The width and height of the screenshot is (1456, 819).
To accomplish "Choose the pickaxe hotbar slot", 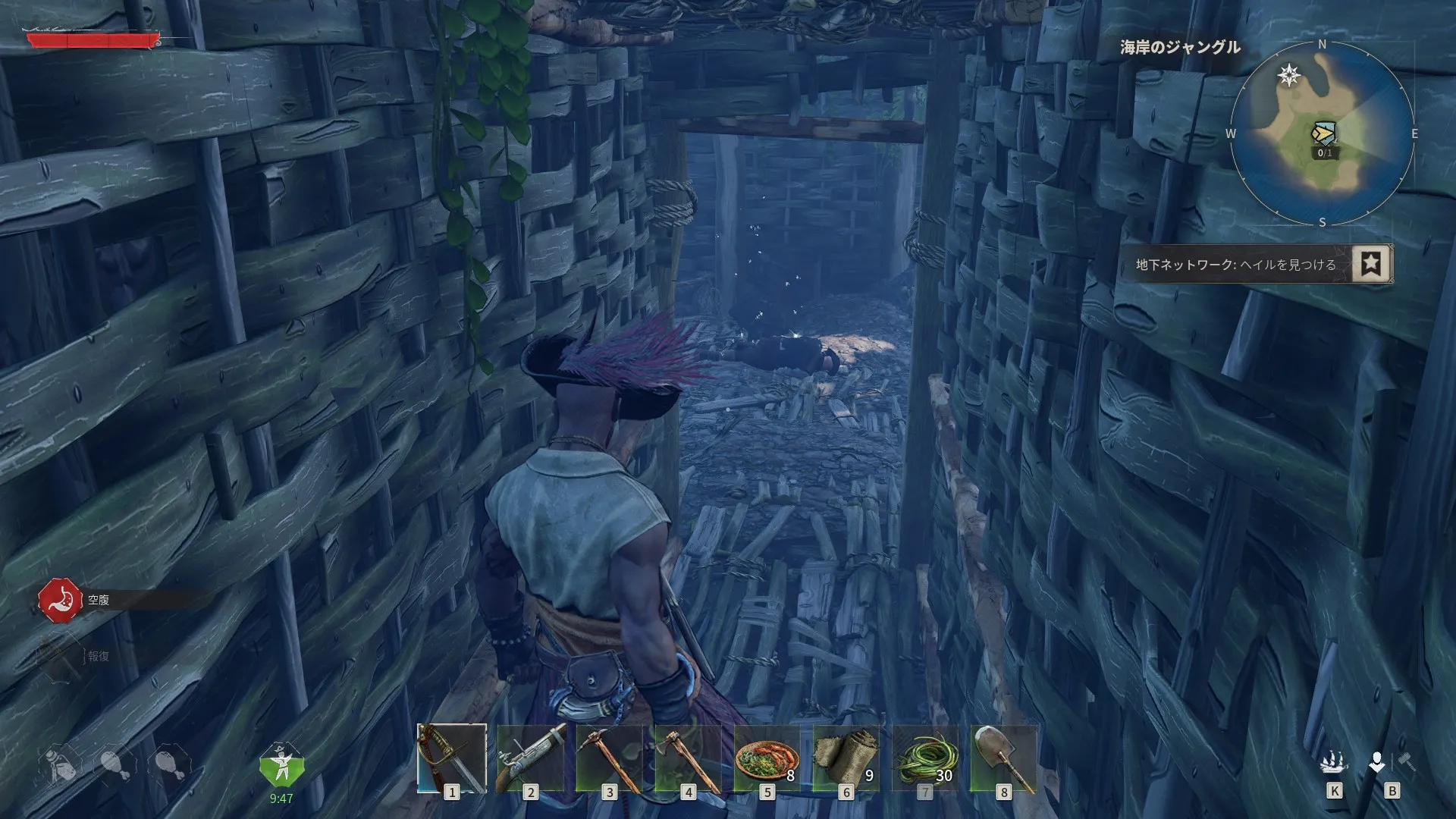I will click(610, 758).
